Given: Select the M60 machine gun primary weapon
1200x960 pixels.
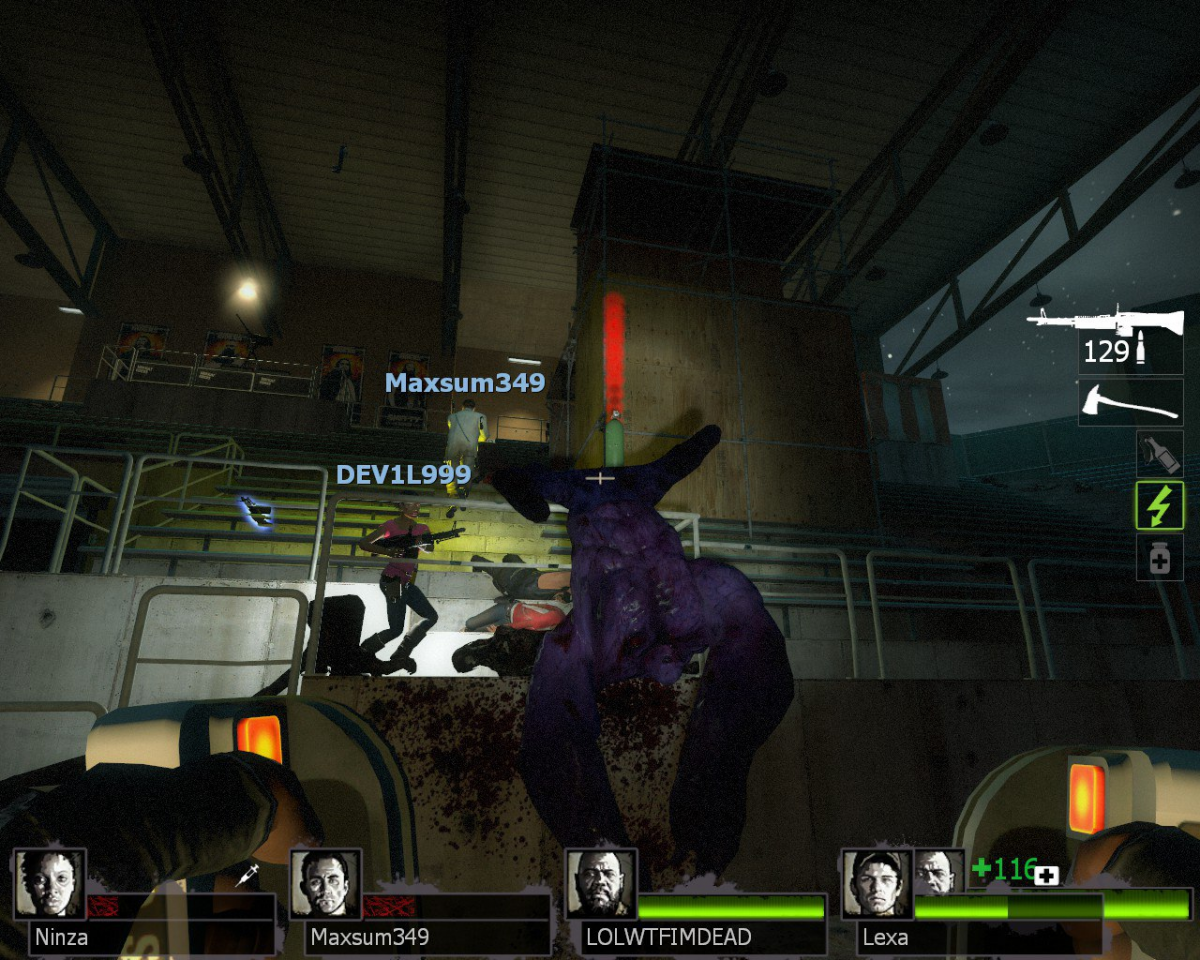Looking at the screenshot, I should 1105,322.
